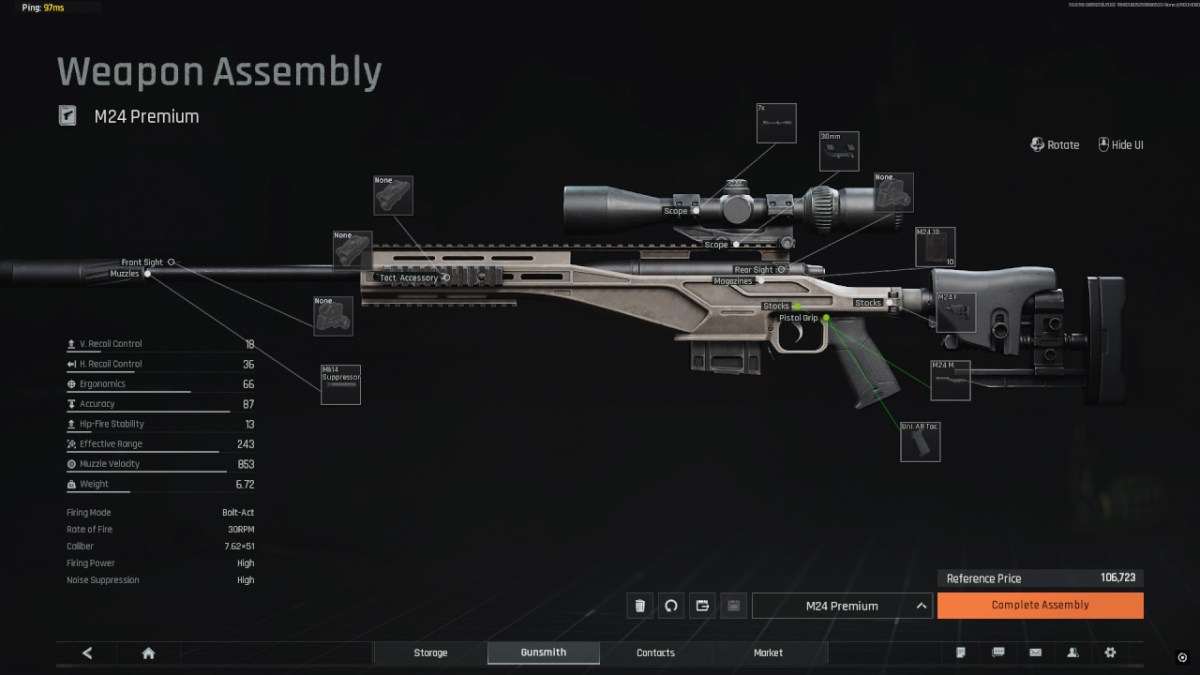Screen dimensions: 1200x675
Task: Reset the assembly with the circular arrow
Action: (671, 605)
